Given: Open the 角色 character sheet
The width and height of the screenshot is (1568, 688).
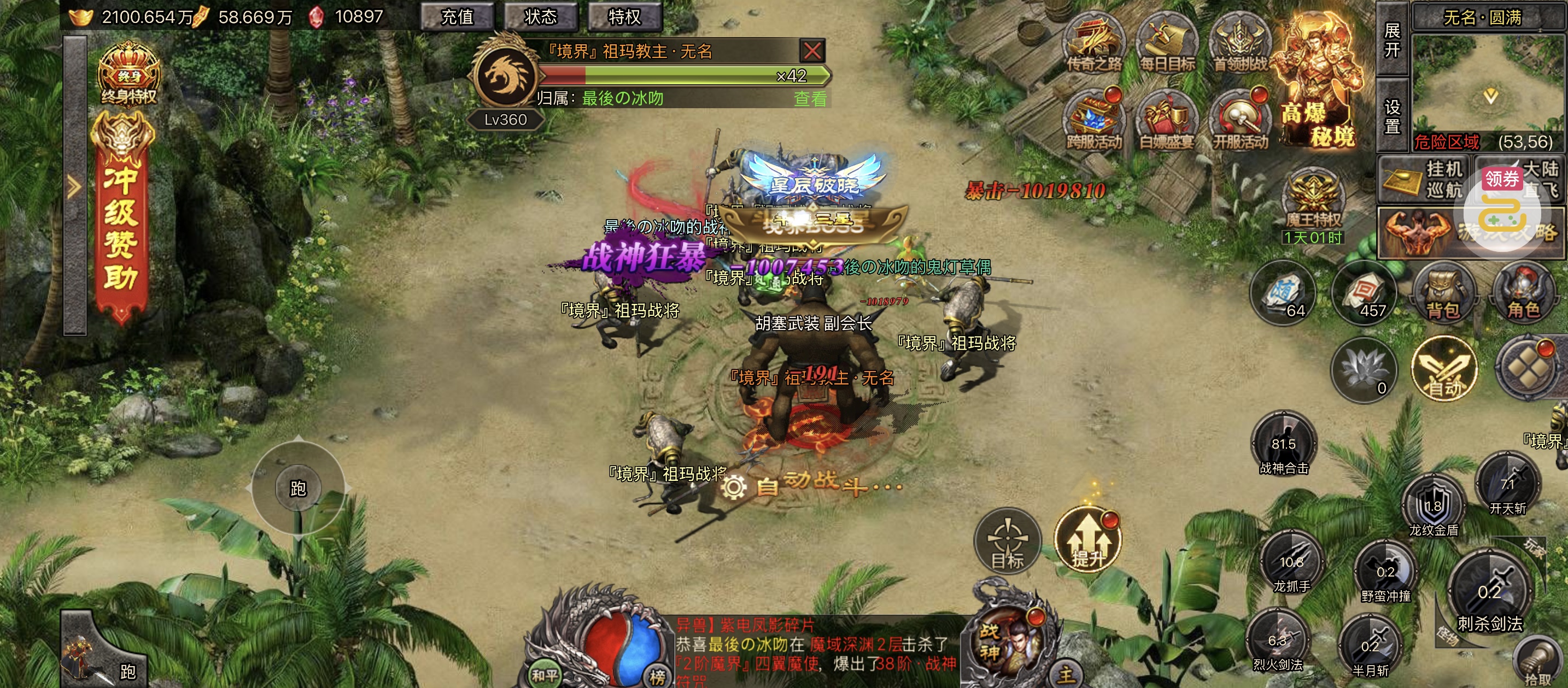Looking at the screenshot, I should [x=1523, y=295].
